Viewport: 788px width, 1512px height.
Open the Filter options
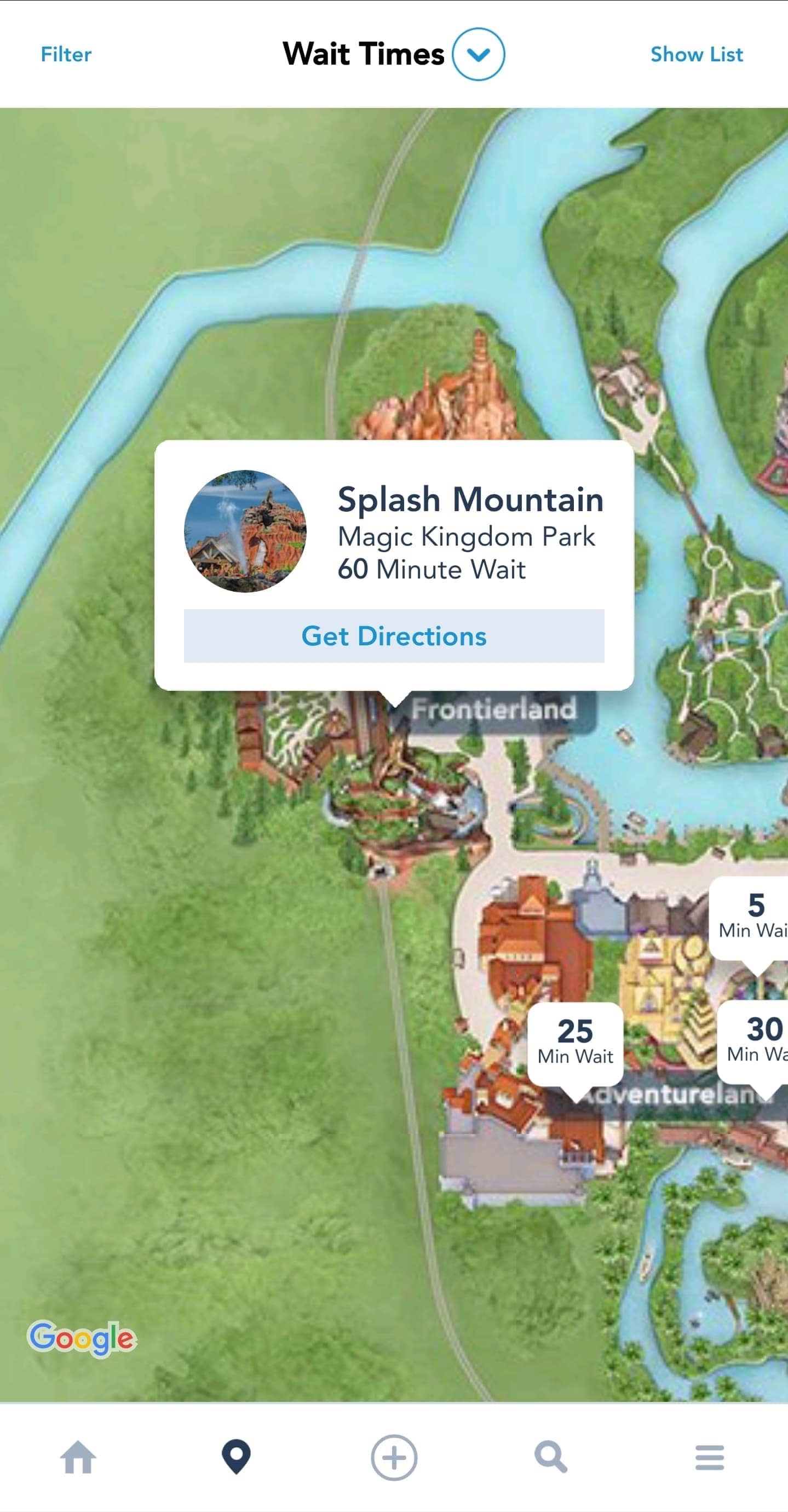point(66,55)
